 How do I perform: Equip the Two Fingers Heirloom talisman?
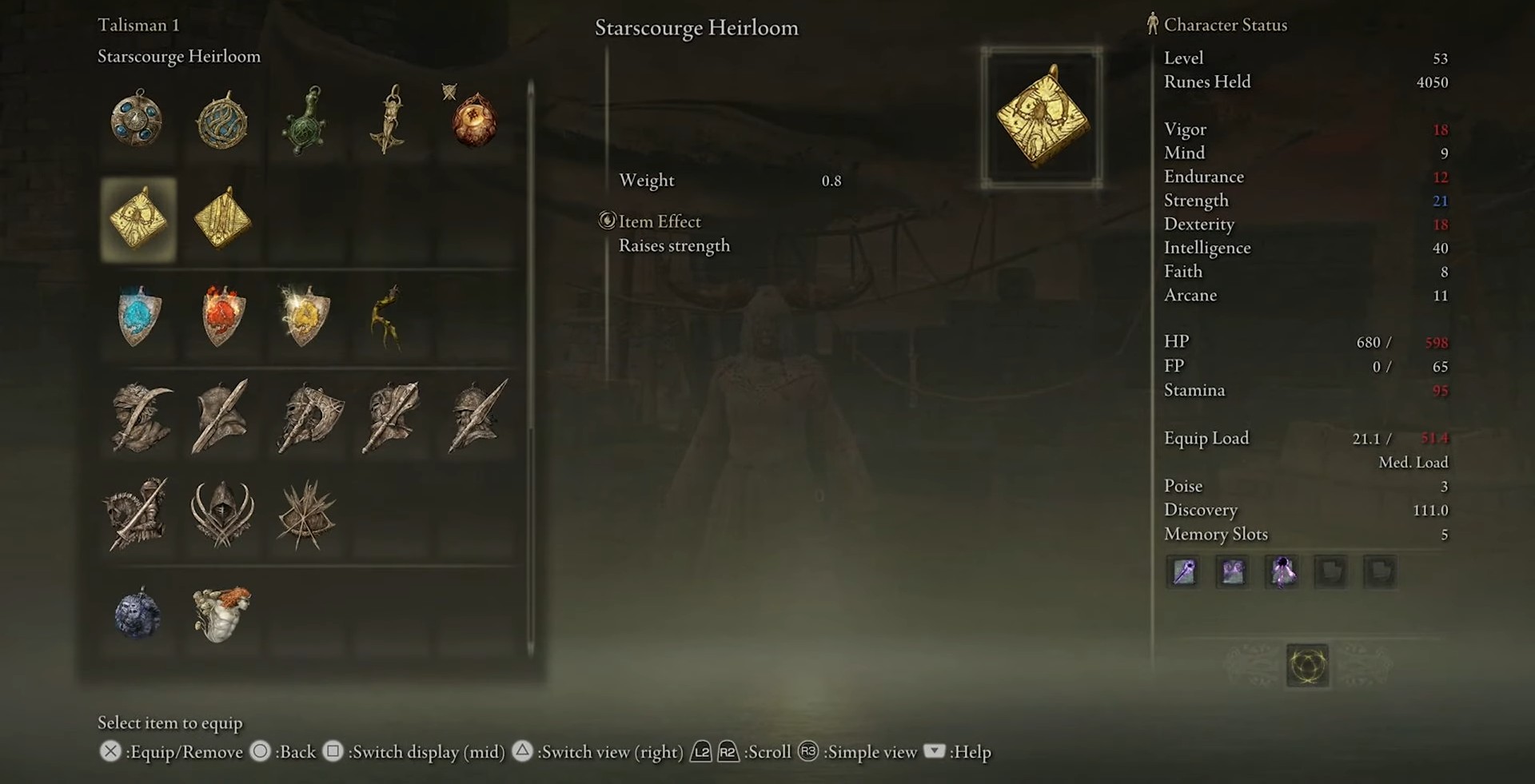coord(222,218)
